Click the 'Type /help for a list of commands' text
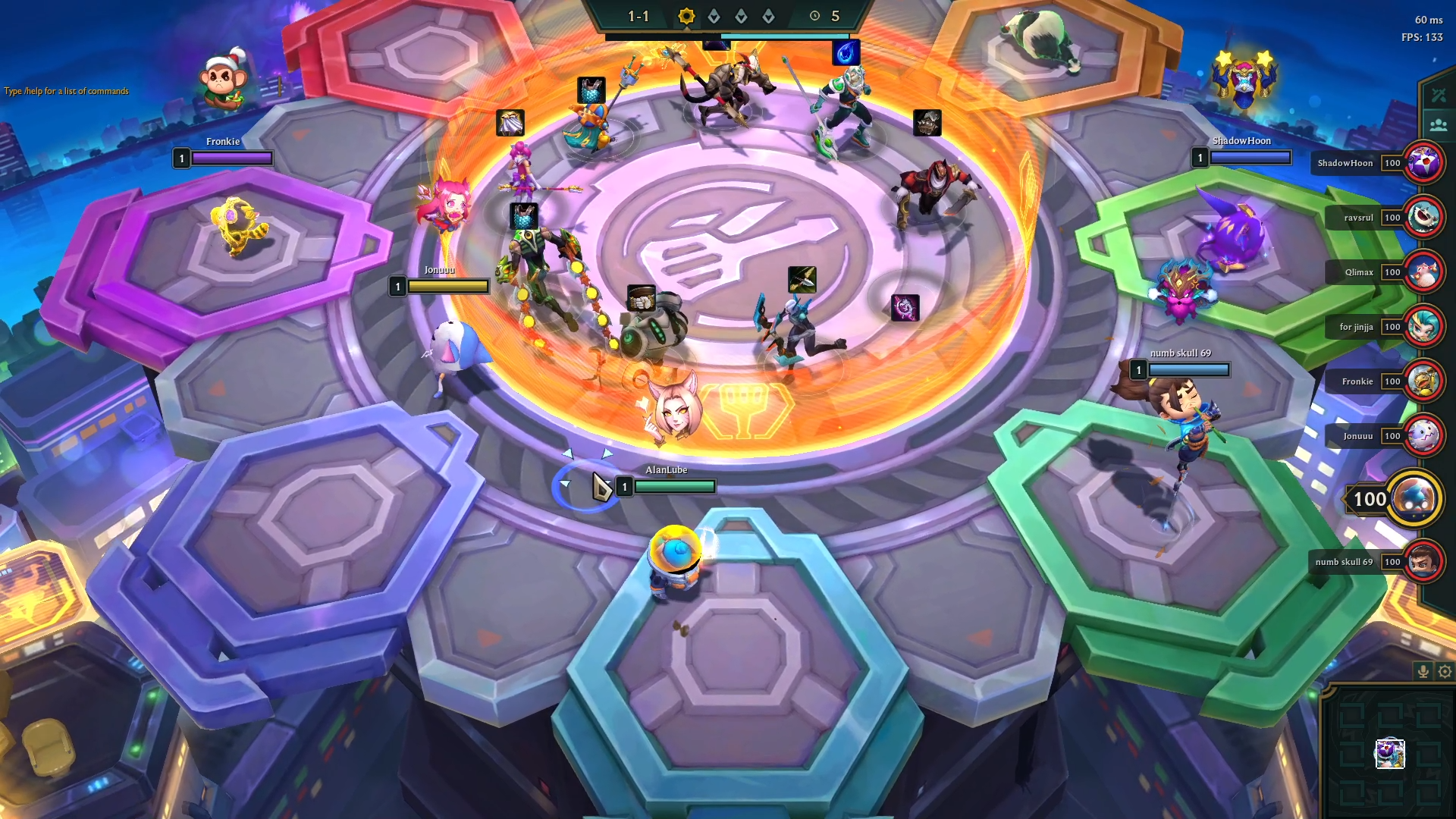Image resolution: width=1456 pixels, height=819 pixels. (66, 92)
